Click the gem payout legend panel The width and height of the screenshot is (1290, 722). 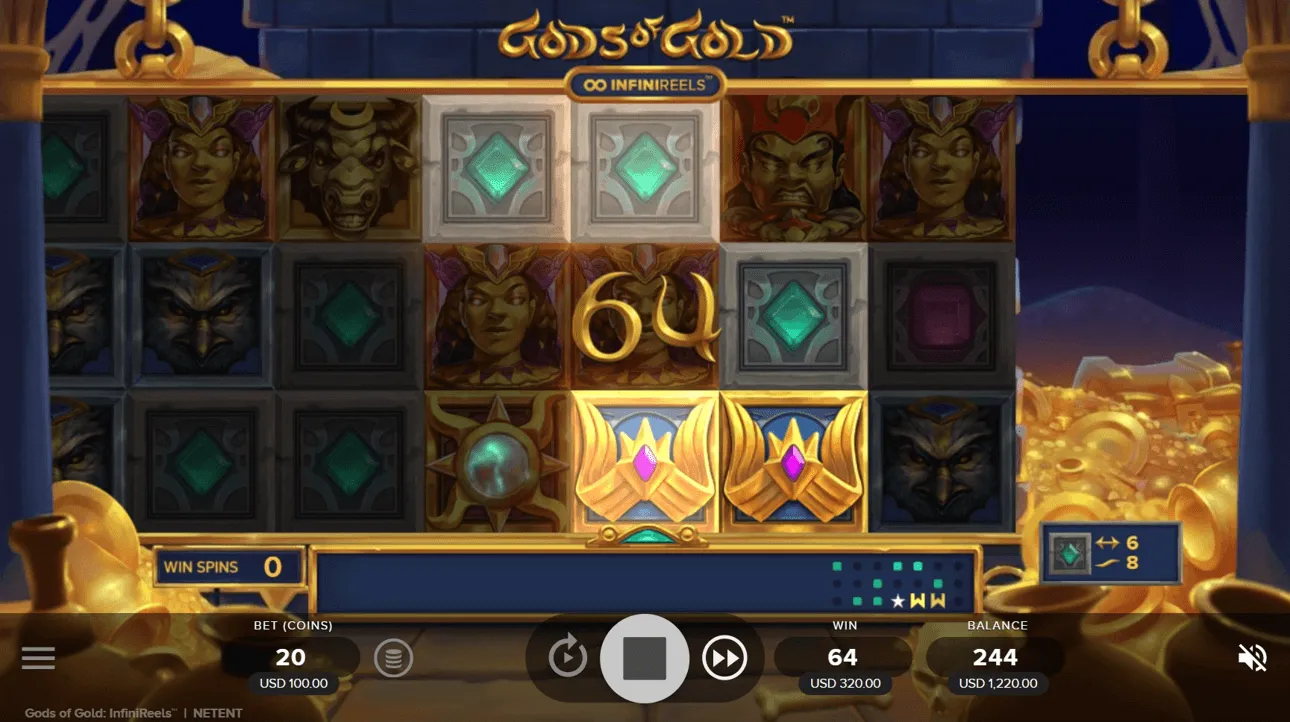pos(1113,550)
